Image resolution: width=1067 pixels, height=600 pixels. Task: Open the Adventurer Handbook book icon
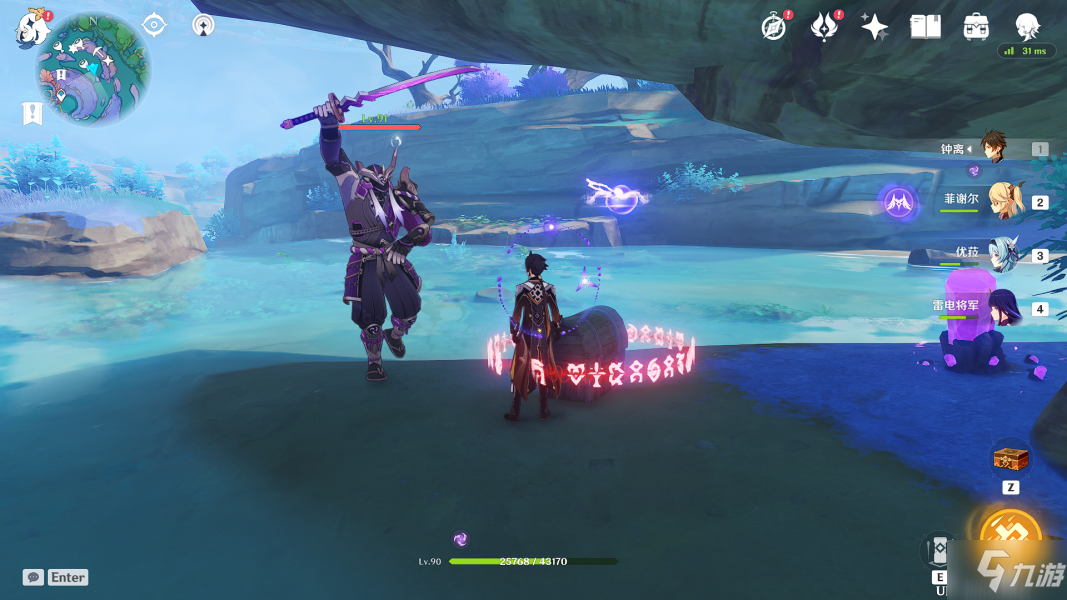tap(925, 27)
